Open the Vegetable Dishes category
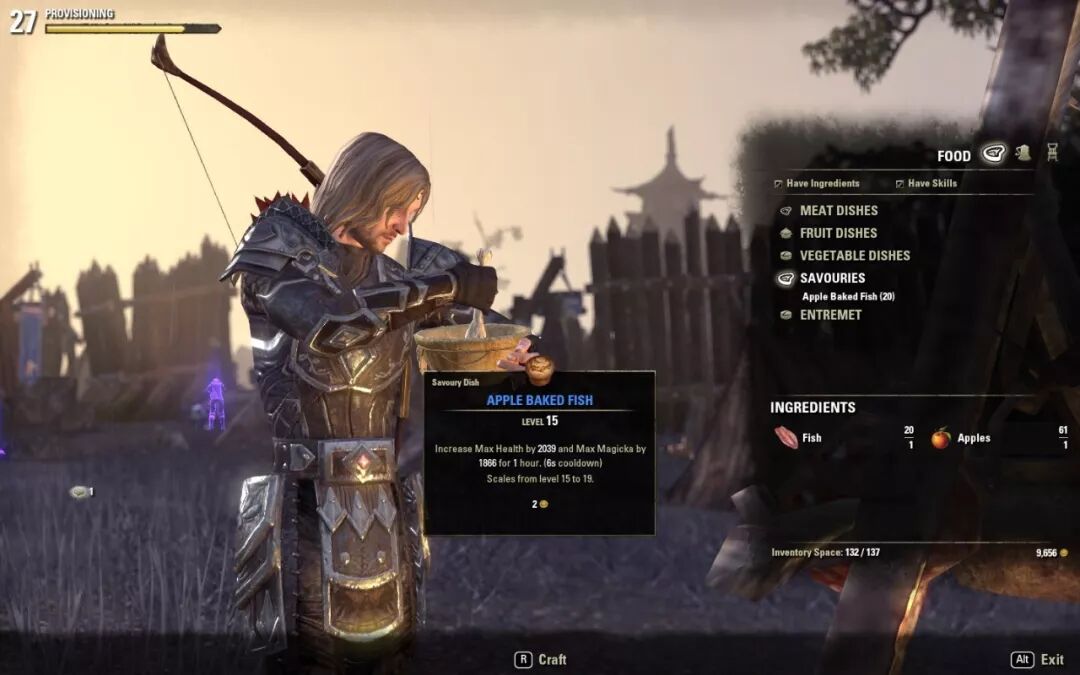This screenshot has height=675, width=1080. (x=854, y=256)
